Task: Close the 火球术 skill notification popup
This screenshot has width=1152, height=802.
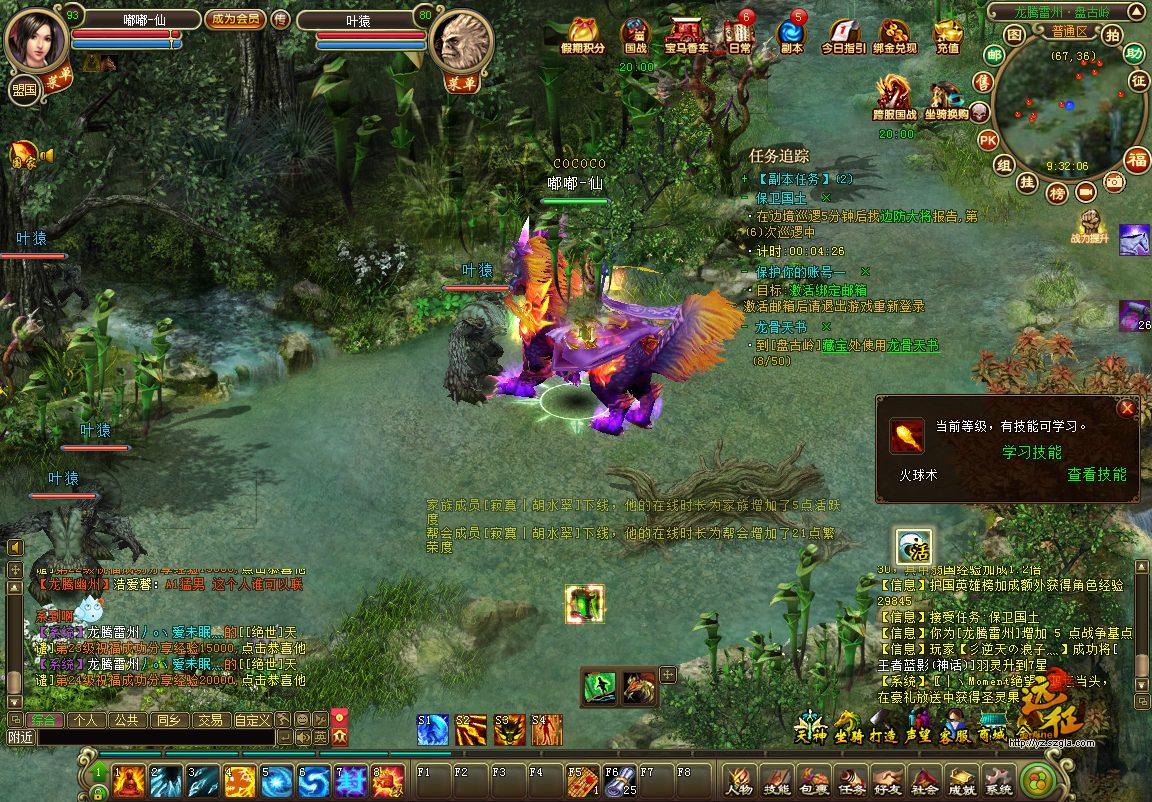Action: click(1127, 408)
